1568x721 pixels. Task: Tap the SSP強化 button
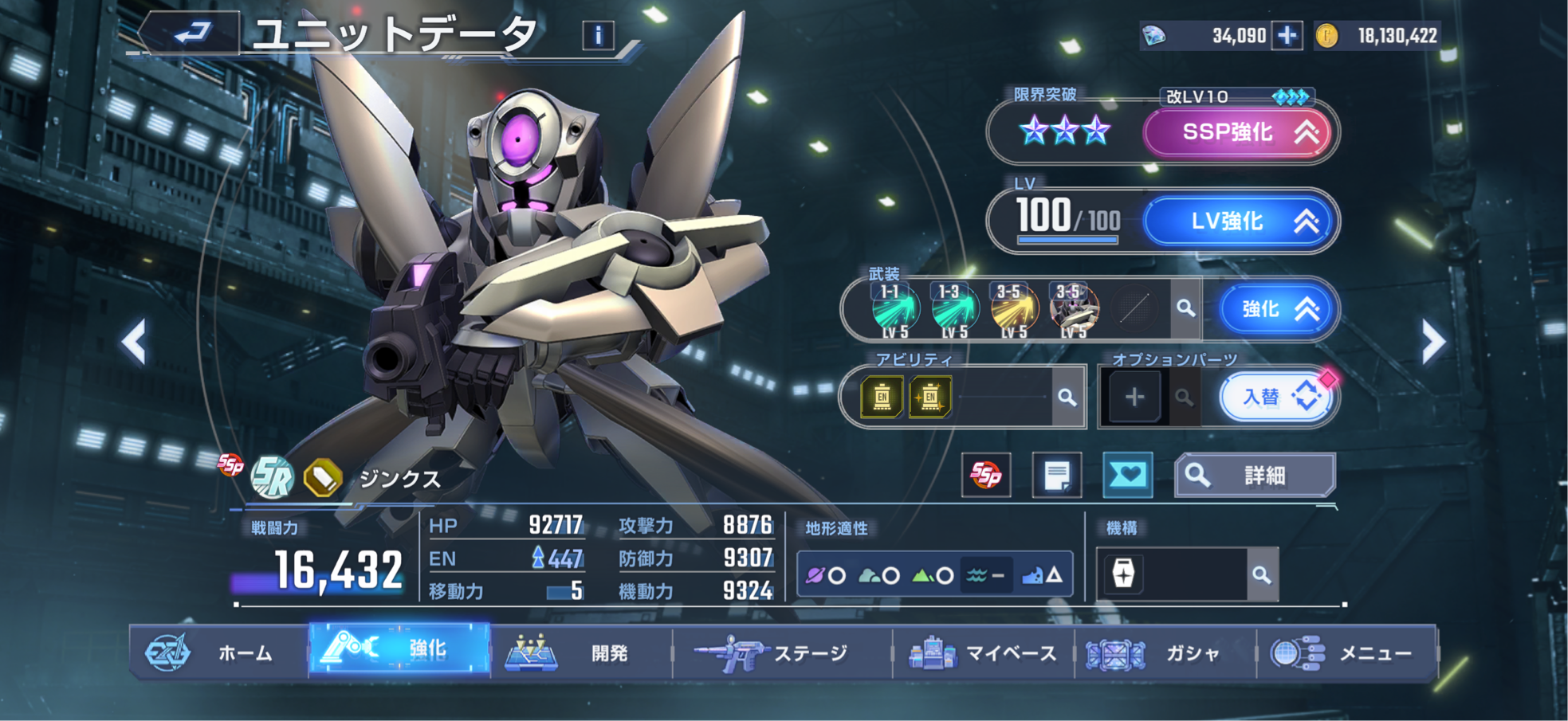coord(1236,132)
